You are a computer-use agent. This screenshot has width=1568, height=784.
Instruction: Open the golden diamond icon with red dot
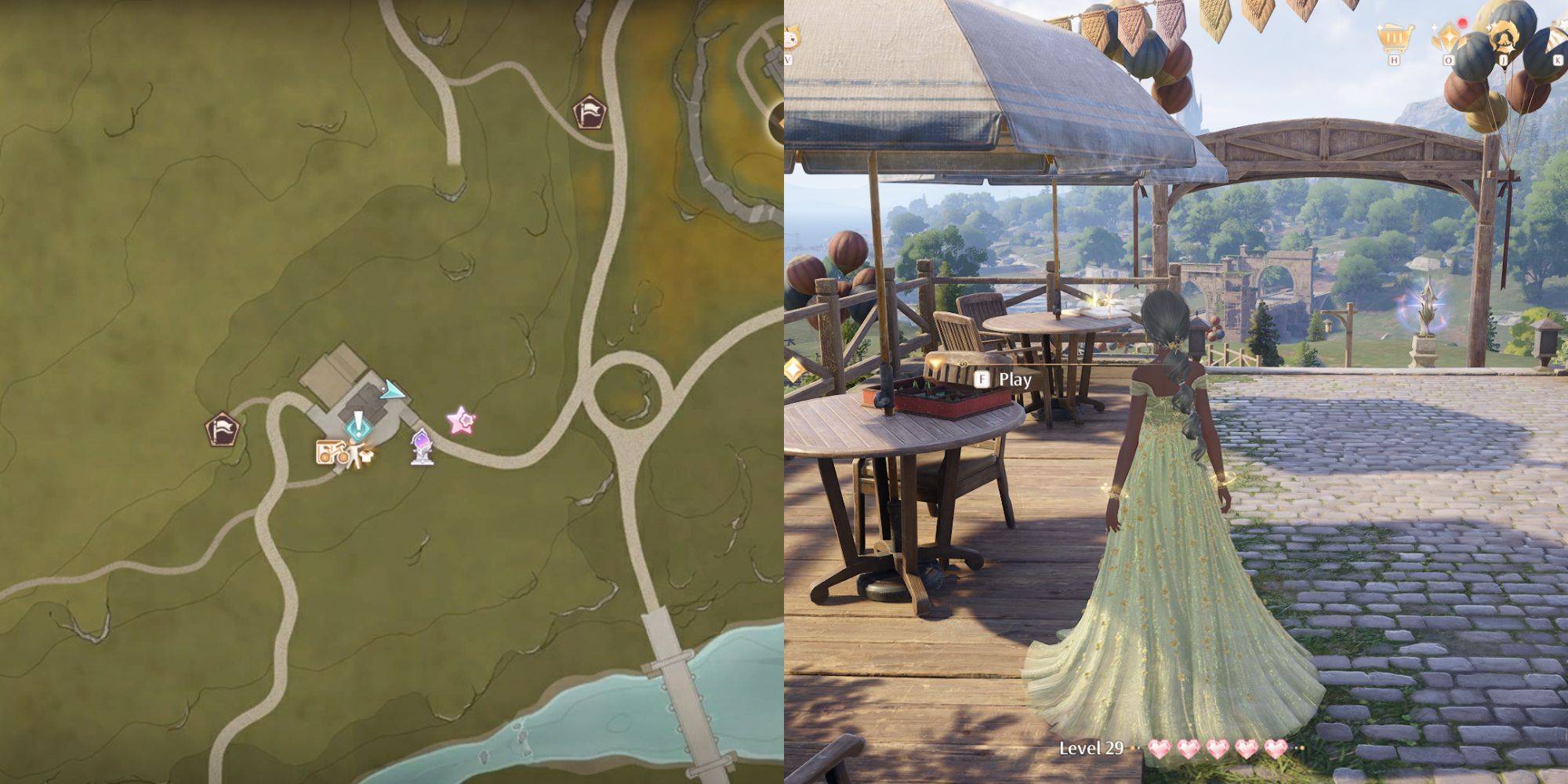pos(1448,36)
